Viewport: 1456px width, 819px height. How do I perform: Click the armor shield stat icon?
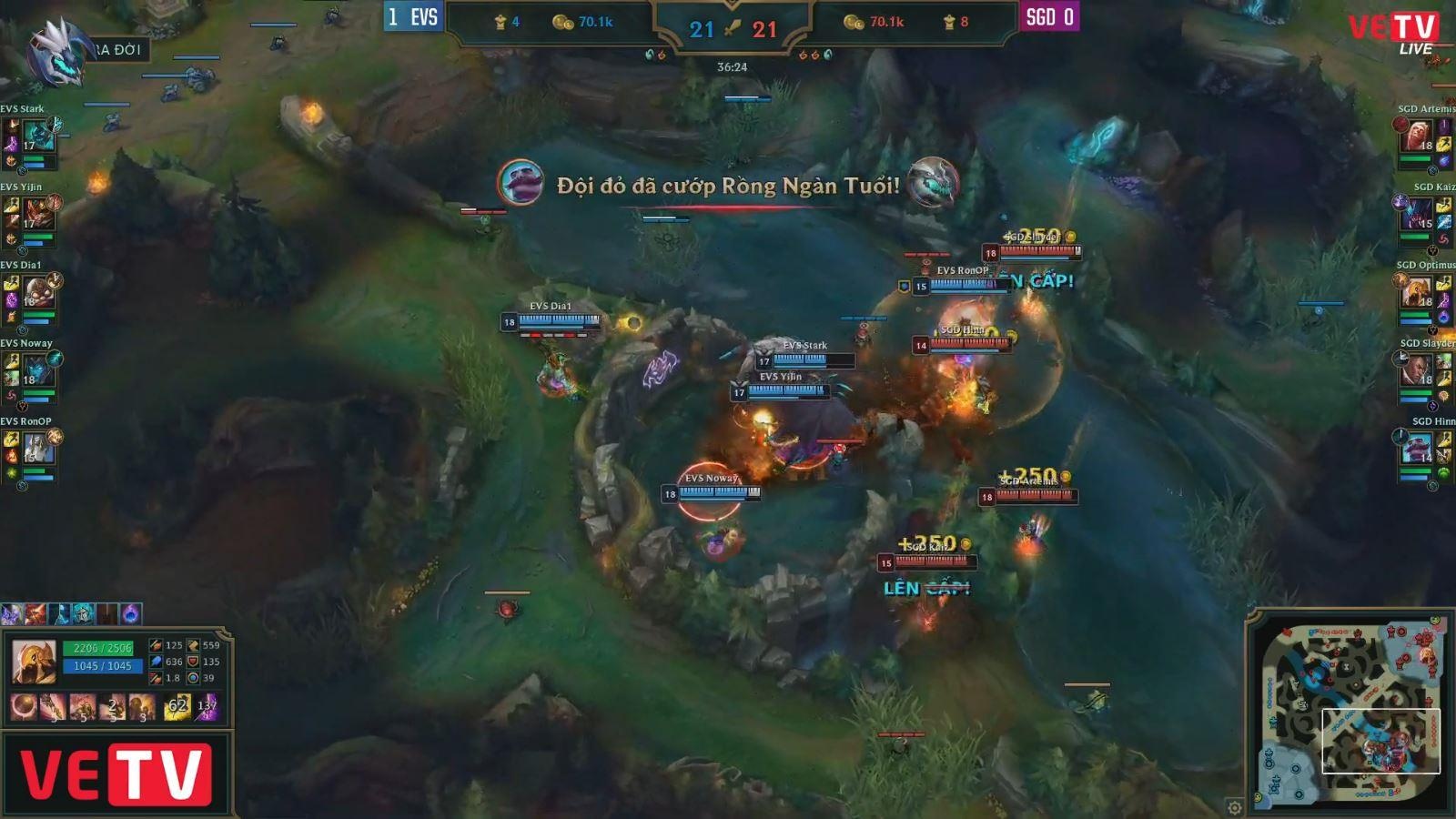click(193, 662)
